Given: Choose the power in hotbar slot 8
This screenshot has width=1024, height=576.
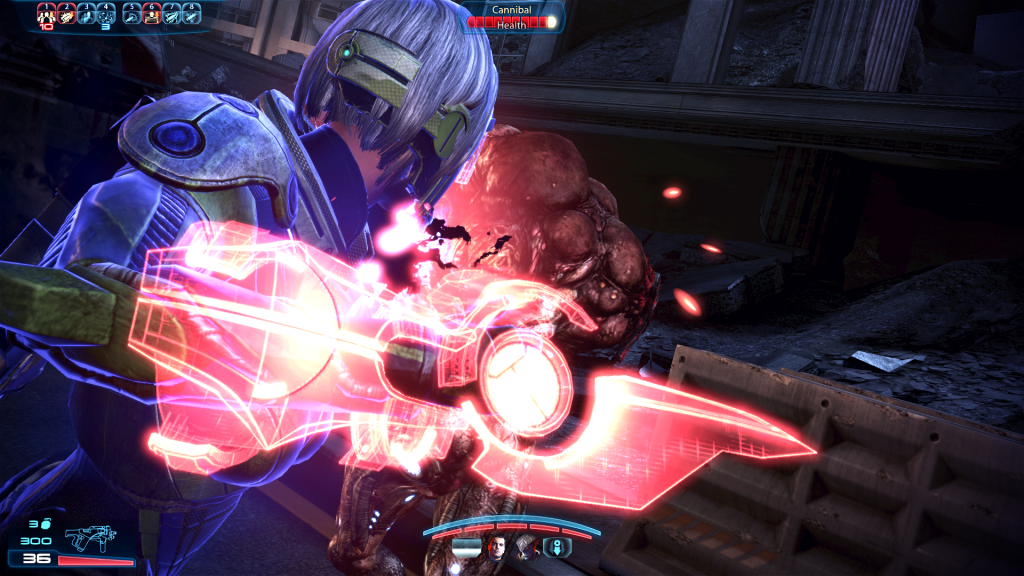Looking at the screenshot, I should 192,13.
